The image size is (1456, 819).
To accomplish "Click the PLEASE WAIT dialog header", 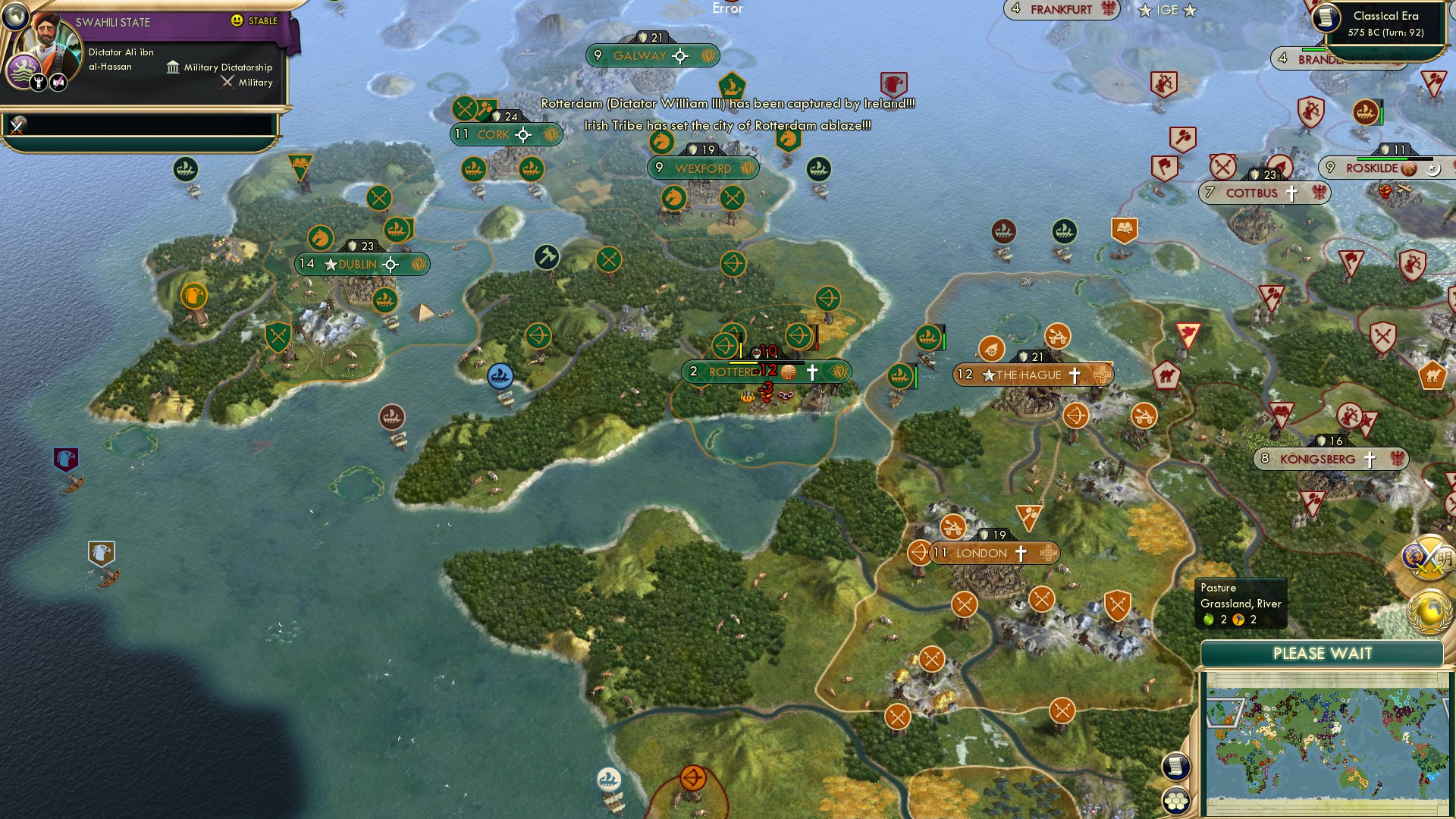I will pyautogui.click(x=1323, y=652).
